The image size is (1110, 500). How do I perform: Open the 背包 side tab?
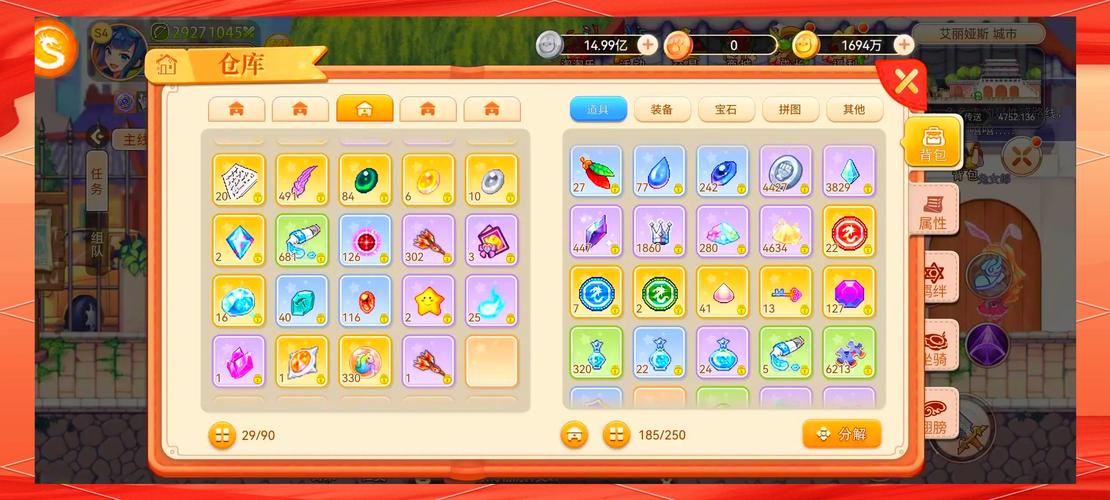(x=933, y=142)
